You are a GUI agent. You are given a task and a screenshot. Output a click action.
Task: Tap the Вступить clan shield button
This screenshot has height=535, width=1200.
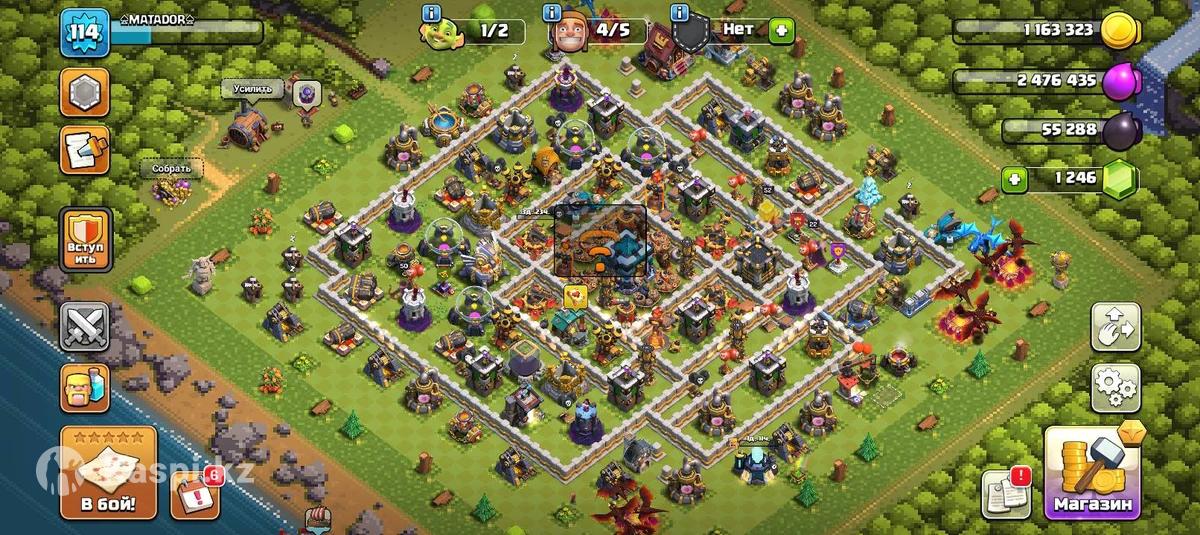(86, 240)
